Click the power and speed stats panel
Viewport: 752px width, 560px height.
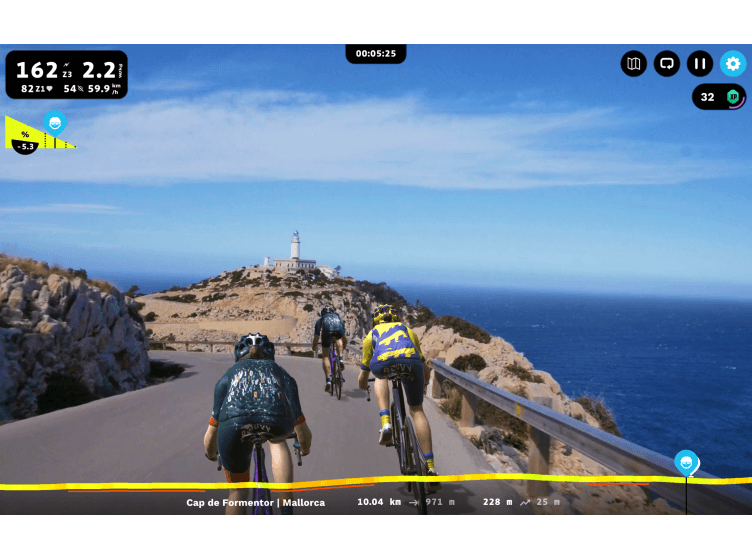67,75
